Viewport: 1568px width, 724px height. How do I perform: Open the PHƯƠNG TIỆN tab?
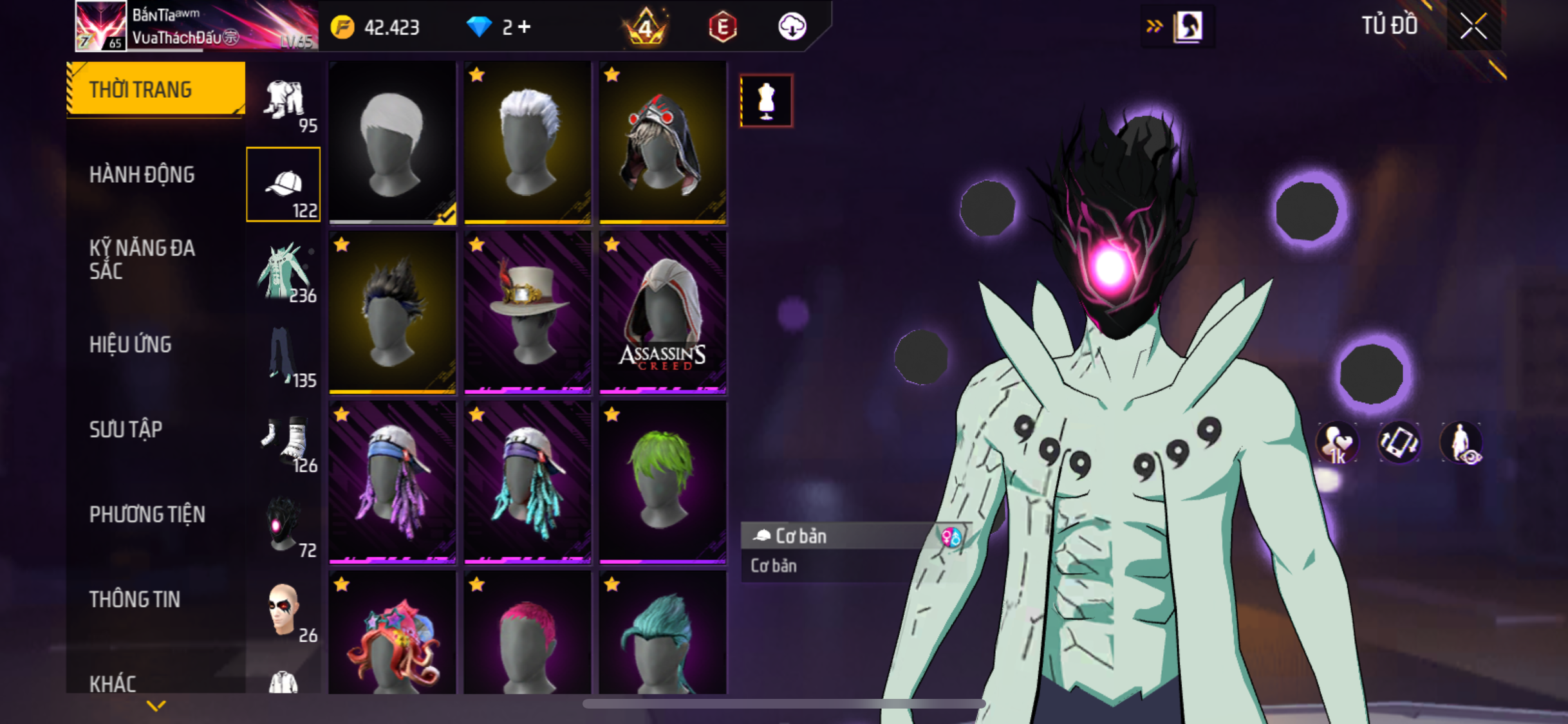(x=147, y=514)
